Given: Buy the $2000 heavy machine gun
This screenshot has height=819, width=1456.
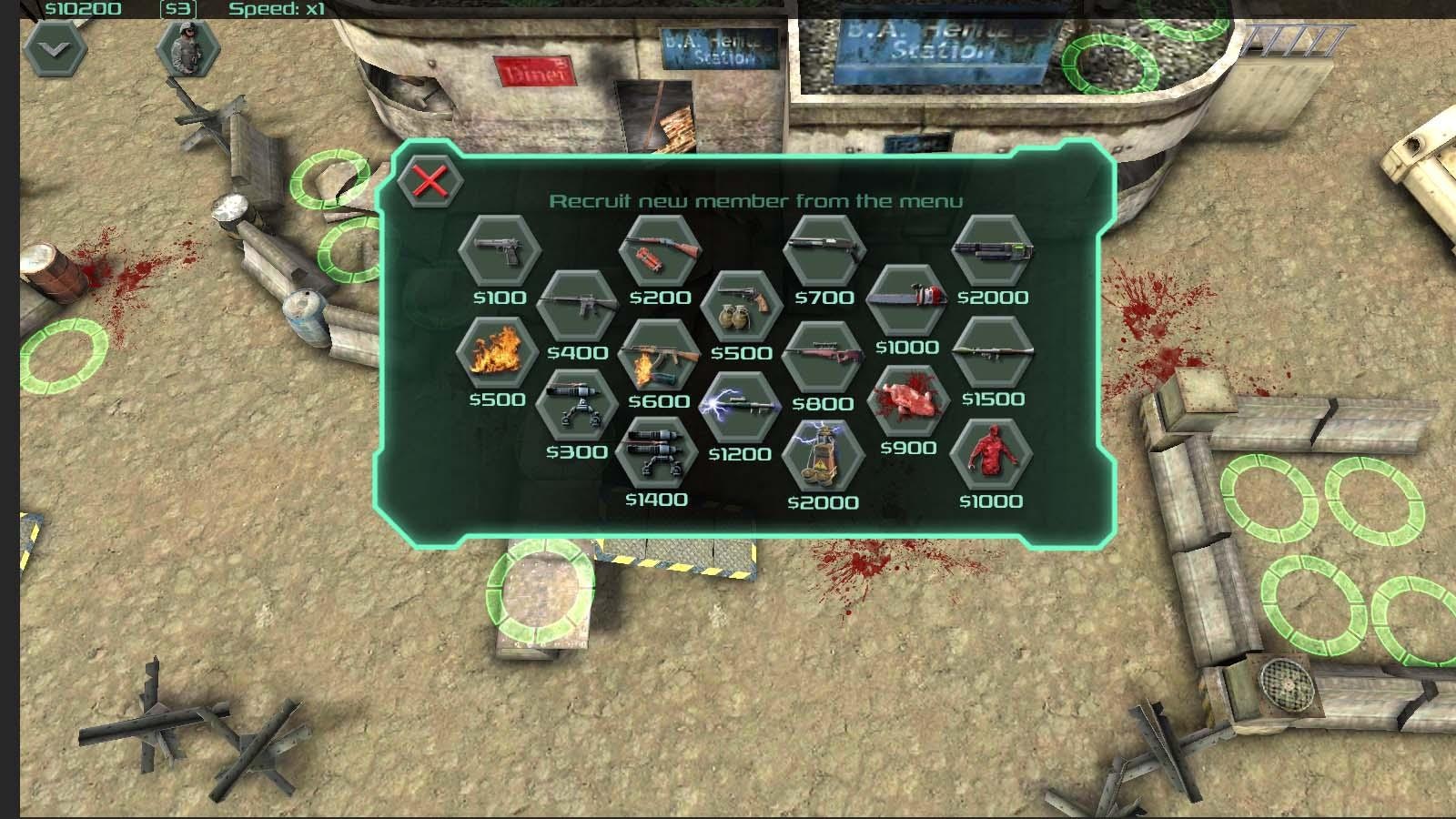Looking at the screenshot, I should pyautogui.click(x=996, y=253).
